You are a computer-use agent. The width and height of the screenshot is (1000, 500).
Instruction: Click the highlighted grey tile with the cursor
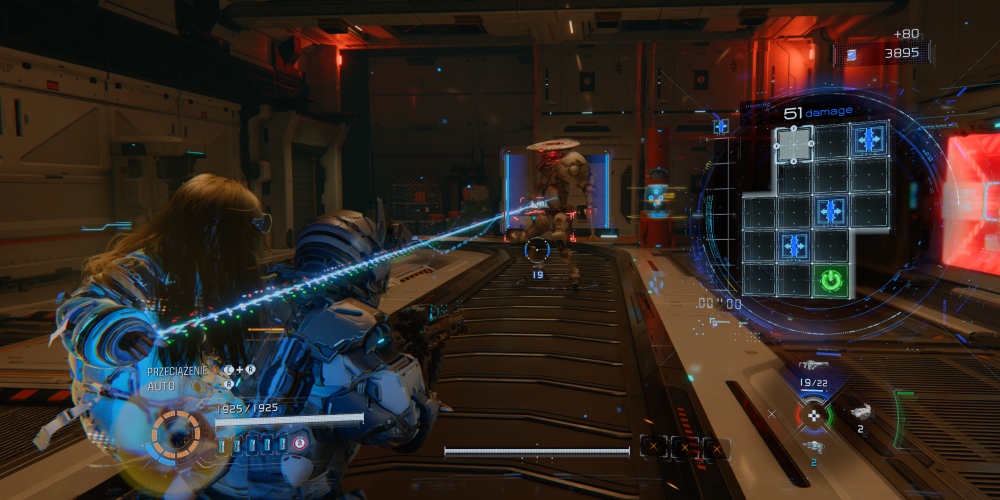794,144
